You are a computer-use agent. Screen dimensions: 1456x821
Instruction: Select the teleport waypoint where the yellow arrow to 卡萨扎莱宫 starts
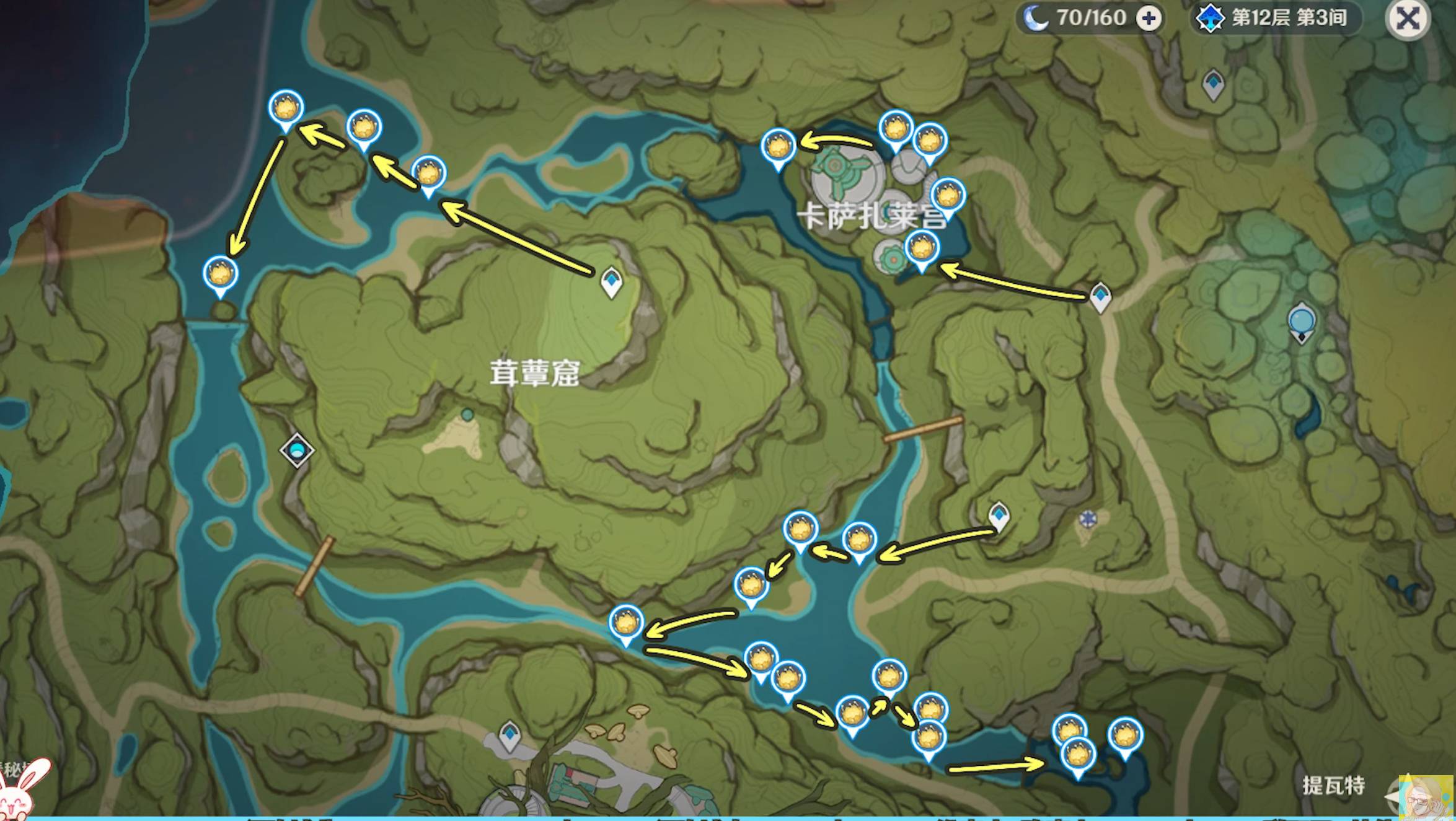point(1100,297)
